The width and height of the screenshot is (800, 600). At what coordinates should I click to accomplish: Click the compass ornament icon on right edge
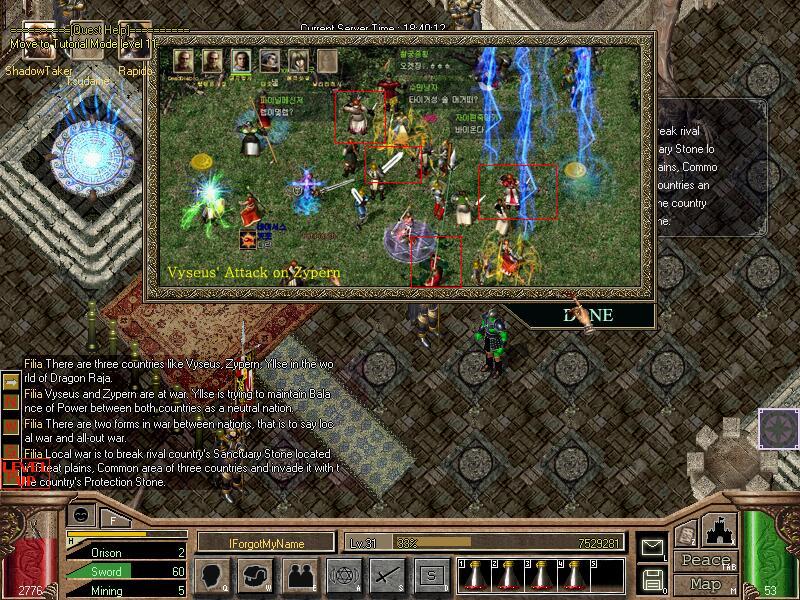(777, 428)
